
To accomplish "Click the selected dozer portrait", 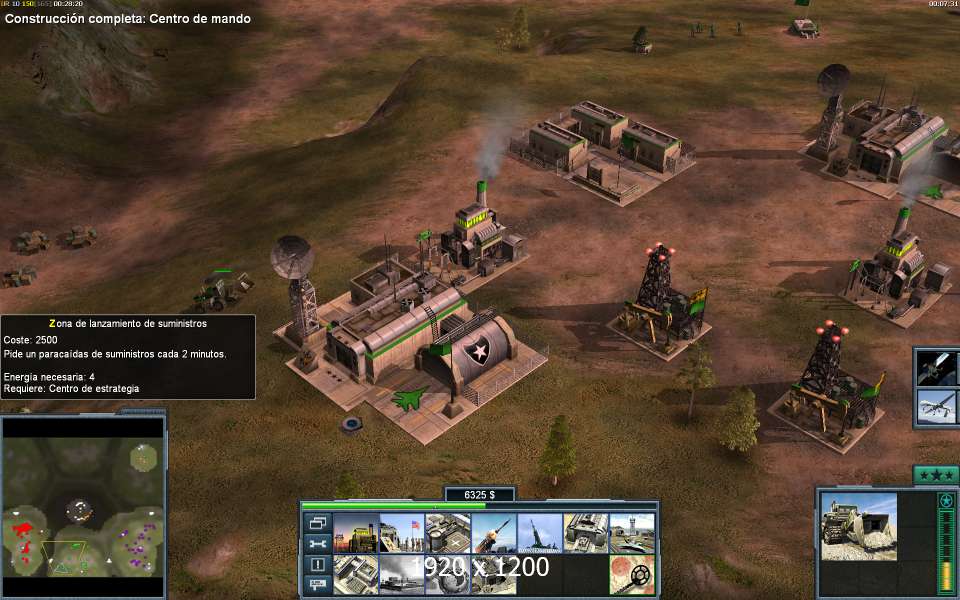I will coord(859,526).
